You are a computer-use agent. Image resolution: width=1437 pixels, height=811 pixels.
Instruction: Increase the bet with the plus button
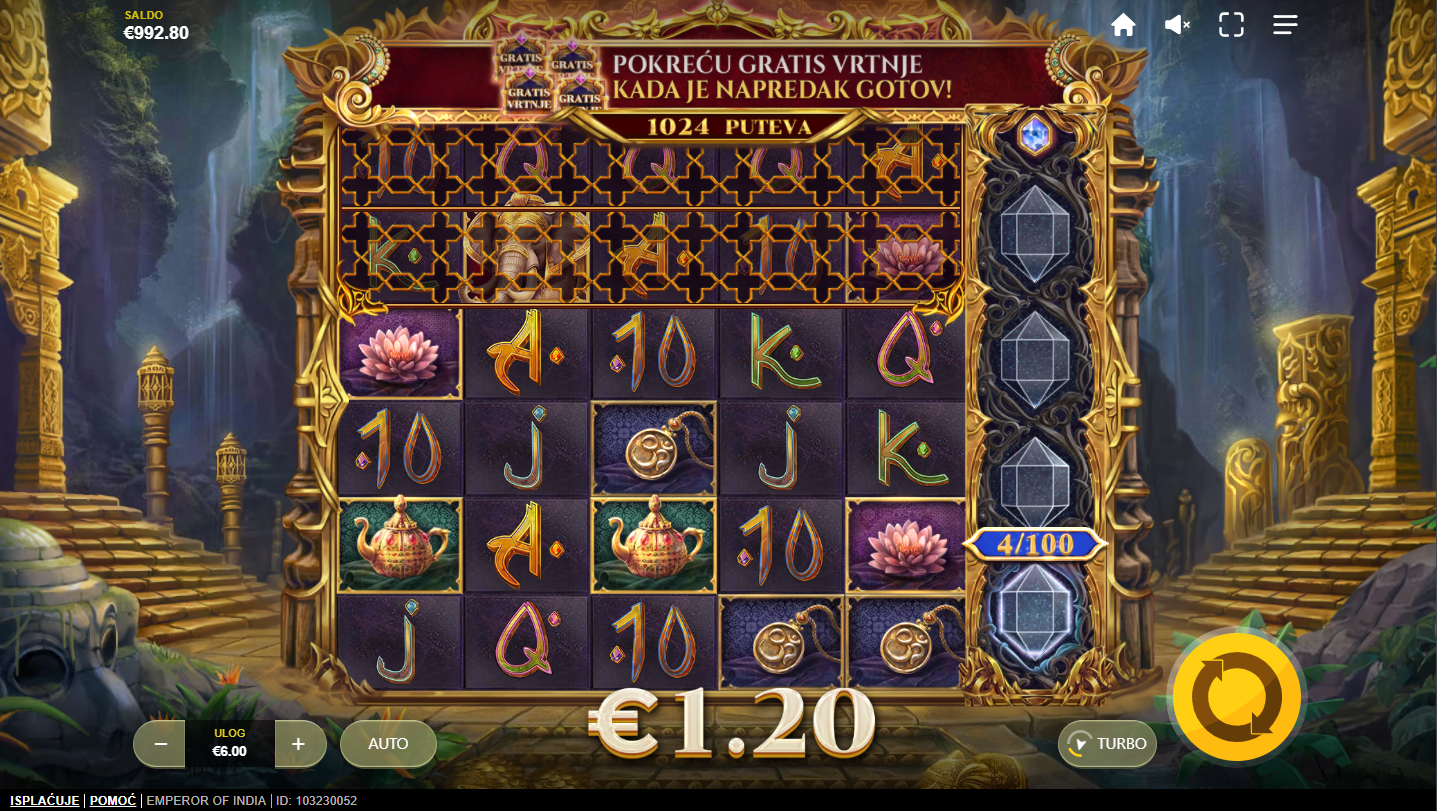pyautogui.click(x=298, y=744)
